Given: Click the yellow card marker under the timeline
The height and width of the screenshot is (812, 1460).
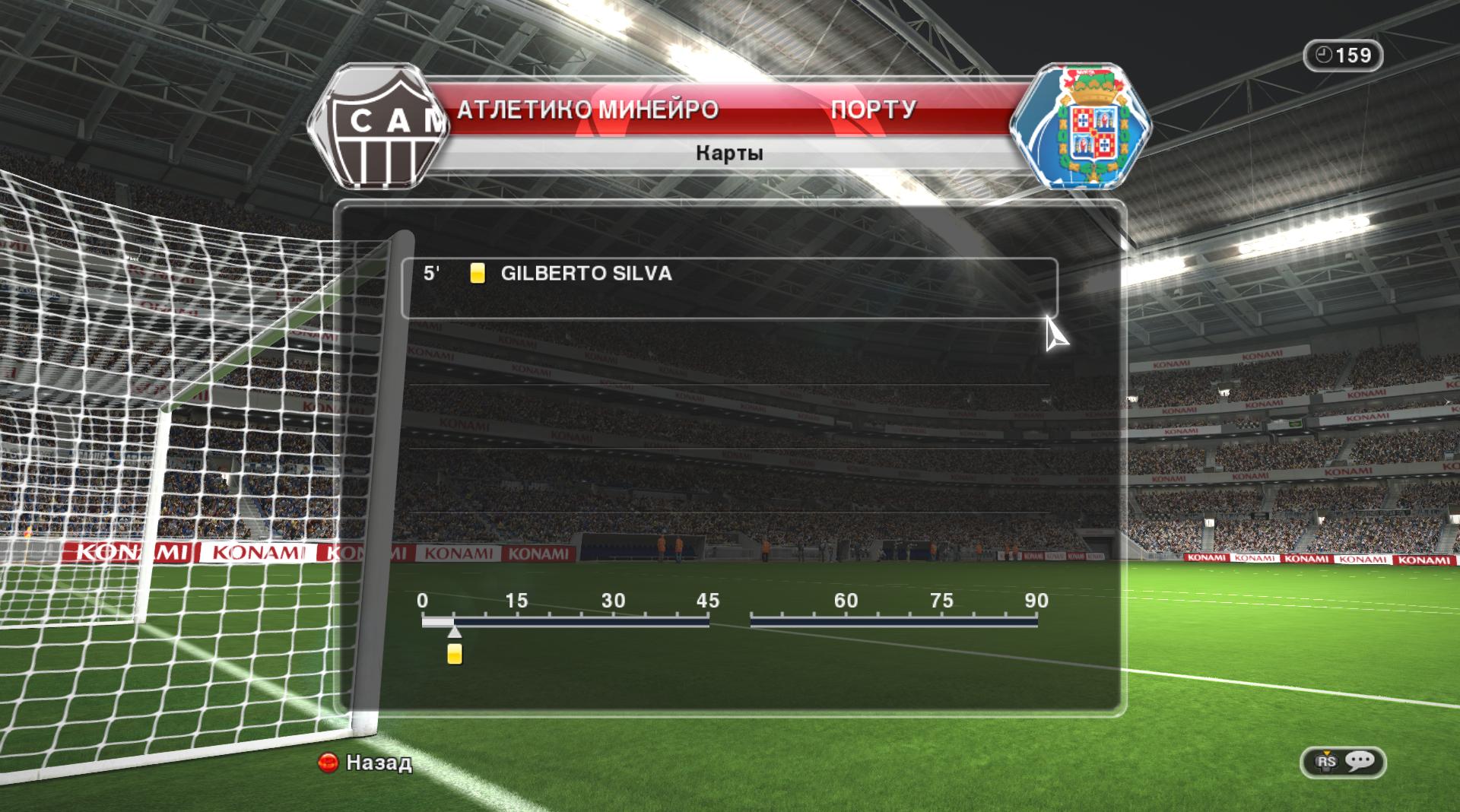Looking at the screenshot, I should (455, 654).
